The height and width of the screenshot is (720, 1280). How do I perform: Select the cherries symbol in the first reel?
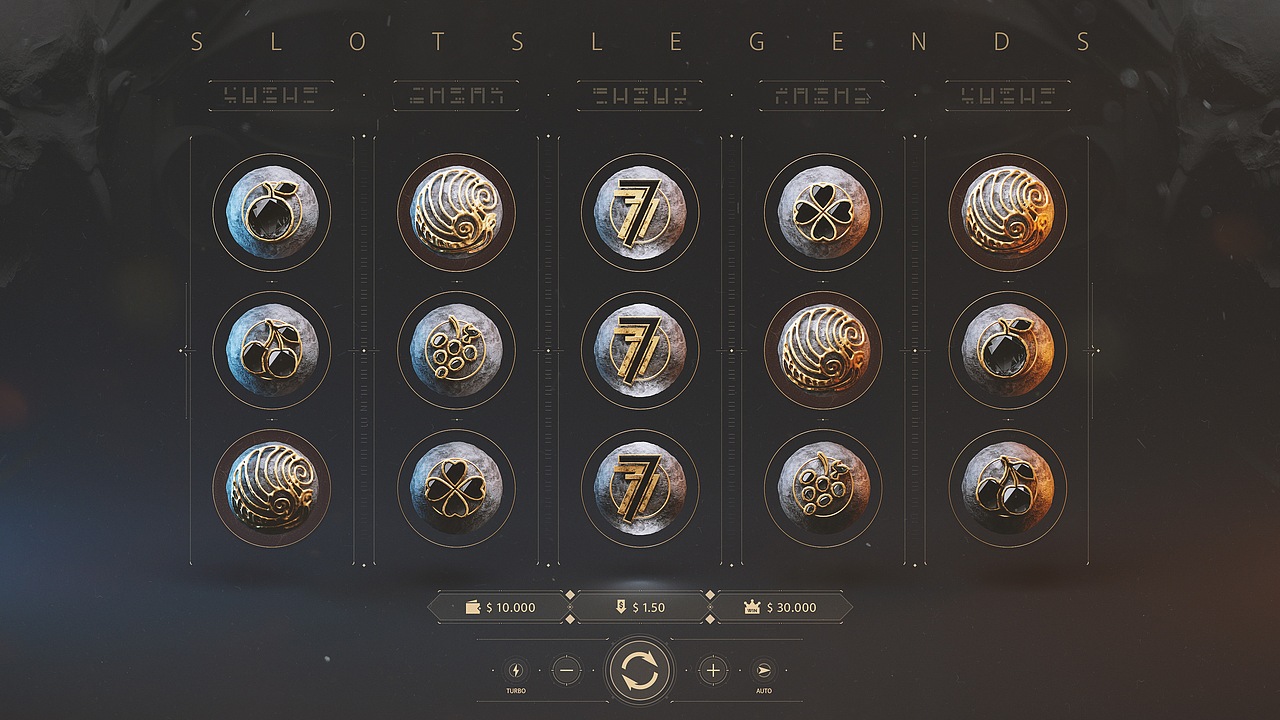(x=273, y=348)
